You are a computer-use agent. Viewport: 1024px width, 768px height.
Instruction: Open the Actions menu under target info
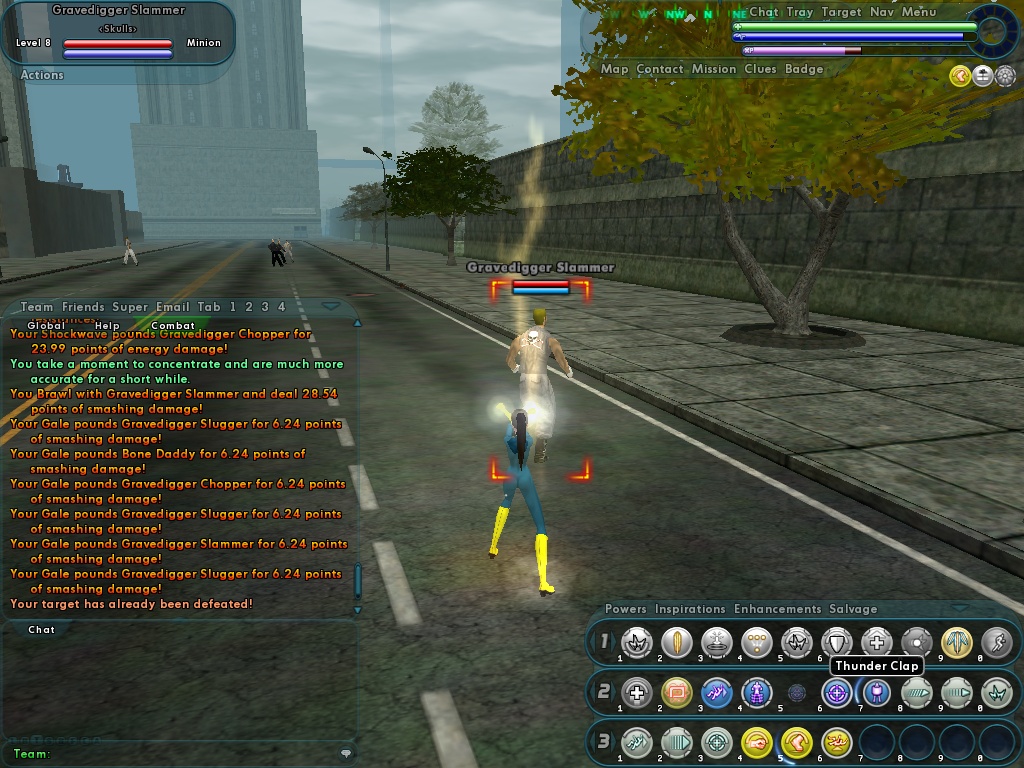click(42, 75)
